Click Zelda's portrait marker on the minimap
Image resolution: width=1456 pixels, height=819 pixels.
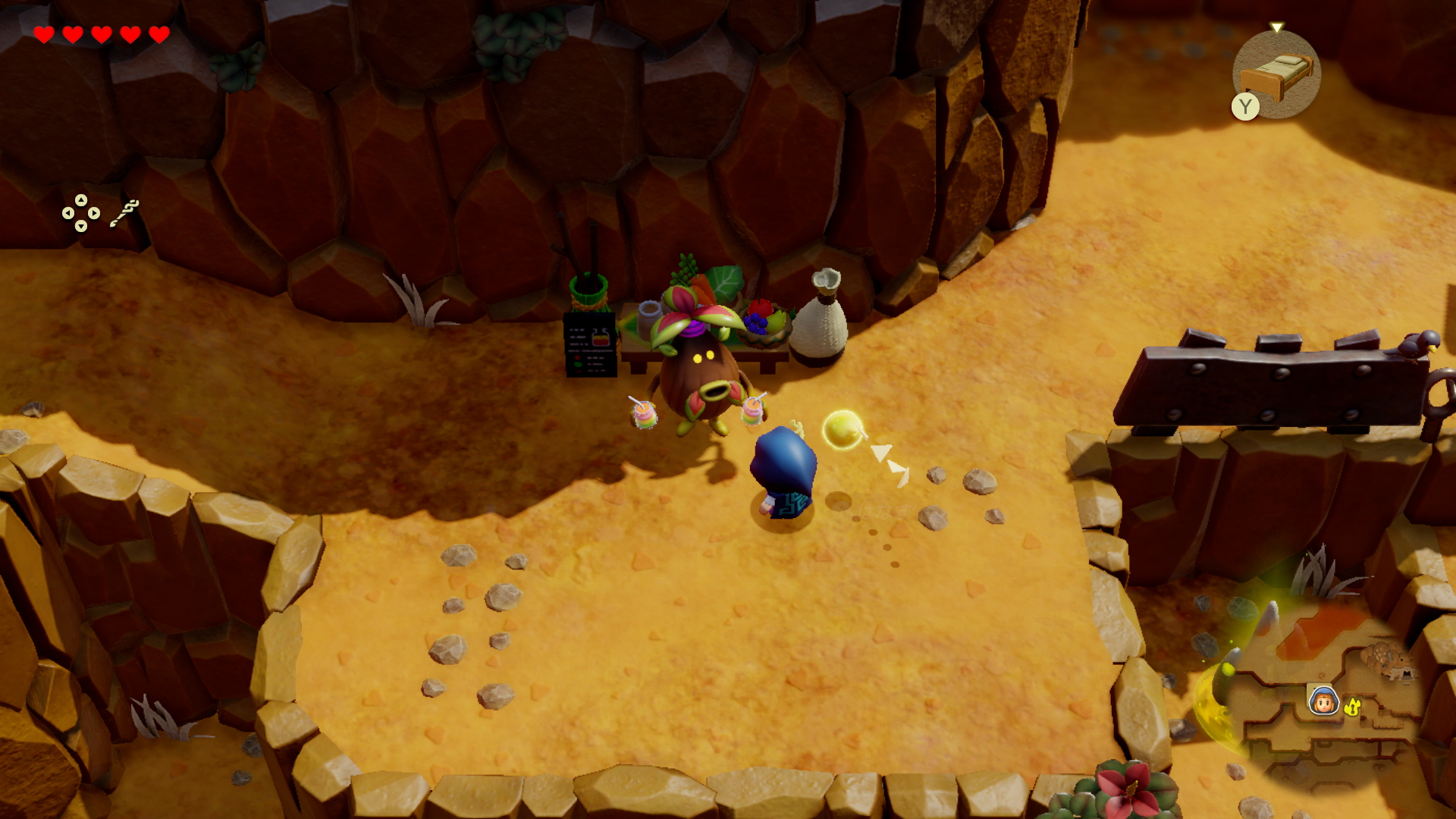(x=1323, y=701)
